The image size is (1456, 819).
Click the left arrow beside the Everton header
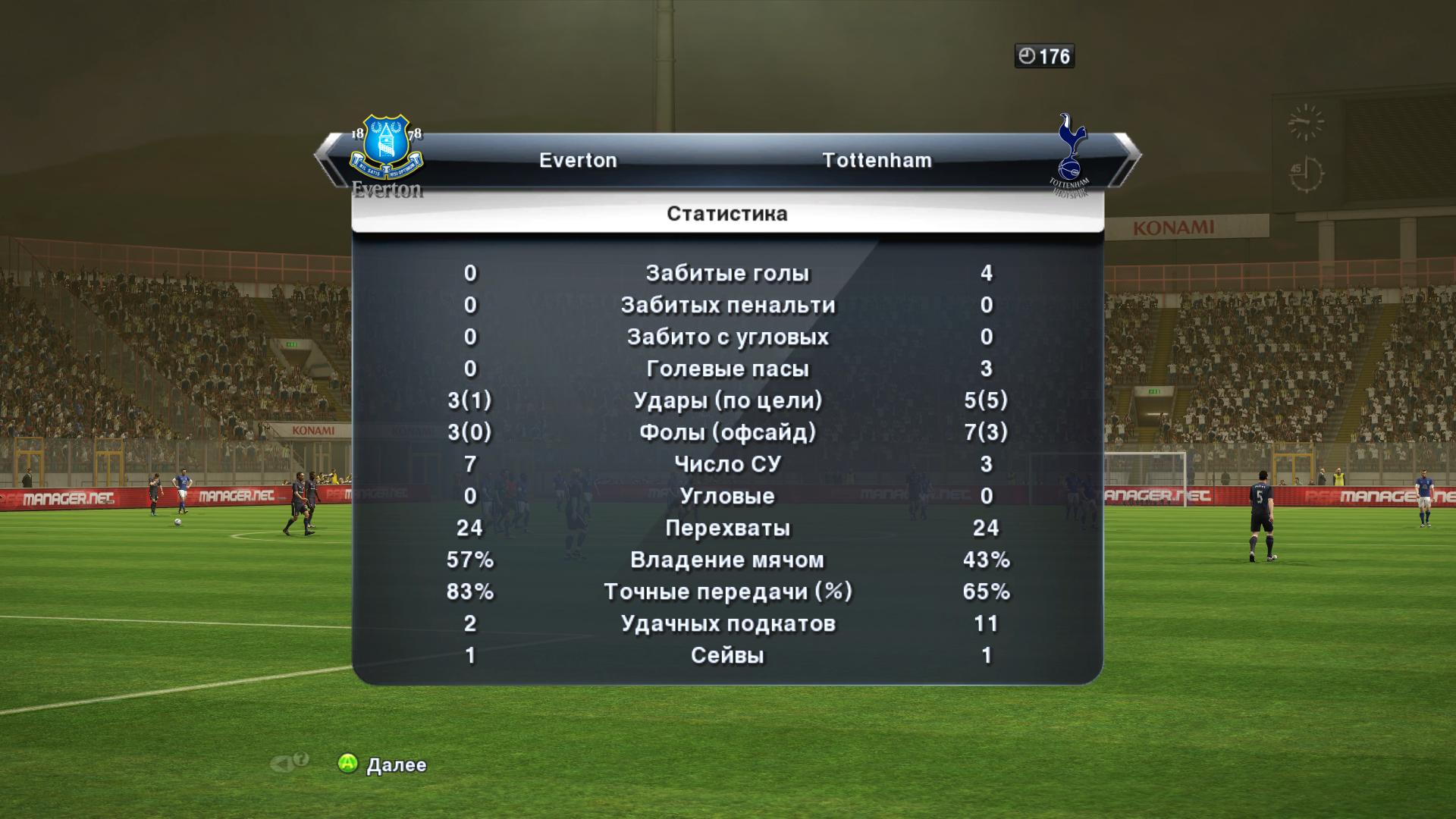pyautogui.click(x=329, y=159)
